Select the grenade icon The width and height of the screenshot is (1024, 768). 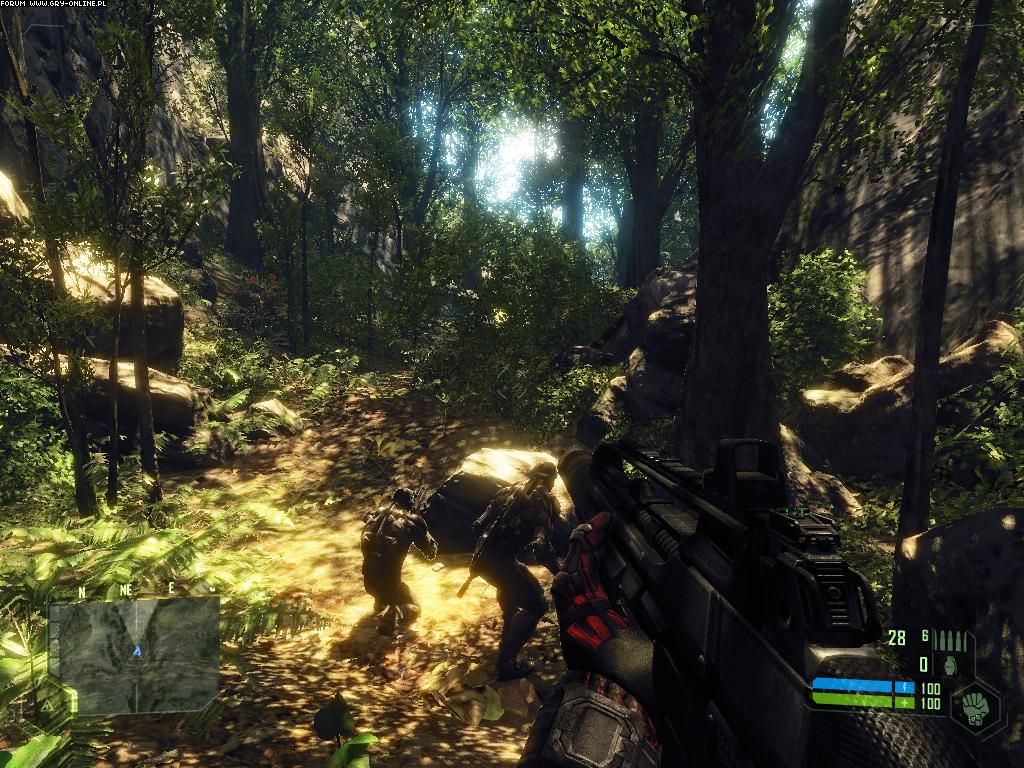(948, 665)
